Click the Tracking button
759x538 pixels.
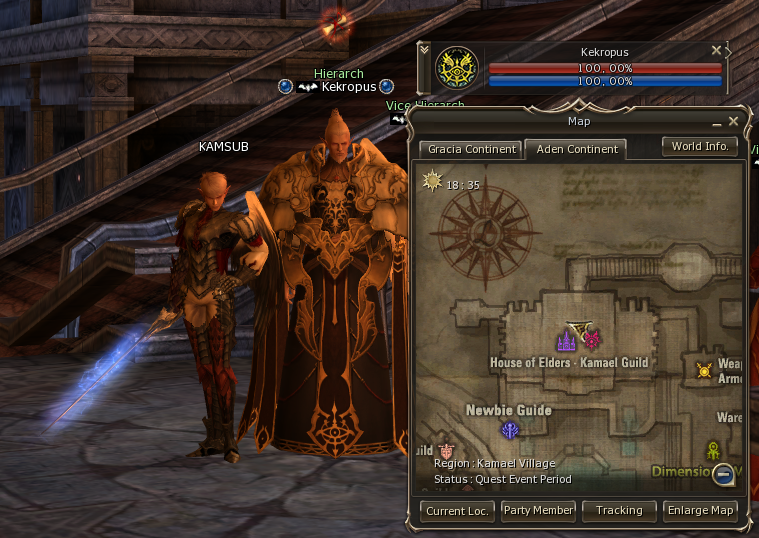[x=619, y=510]
